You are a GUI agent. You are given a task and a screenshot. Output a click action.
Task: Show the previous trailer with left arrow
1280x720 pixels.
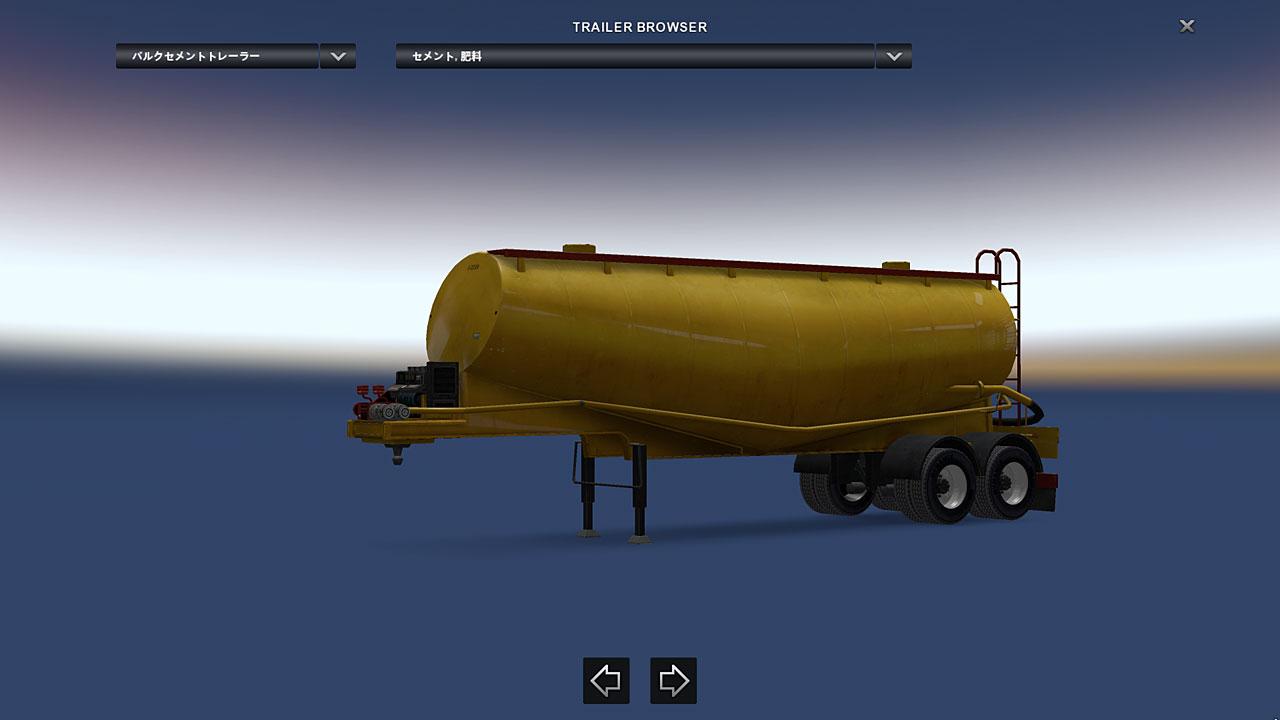606,681
